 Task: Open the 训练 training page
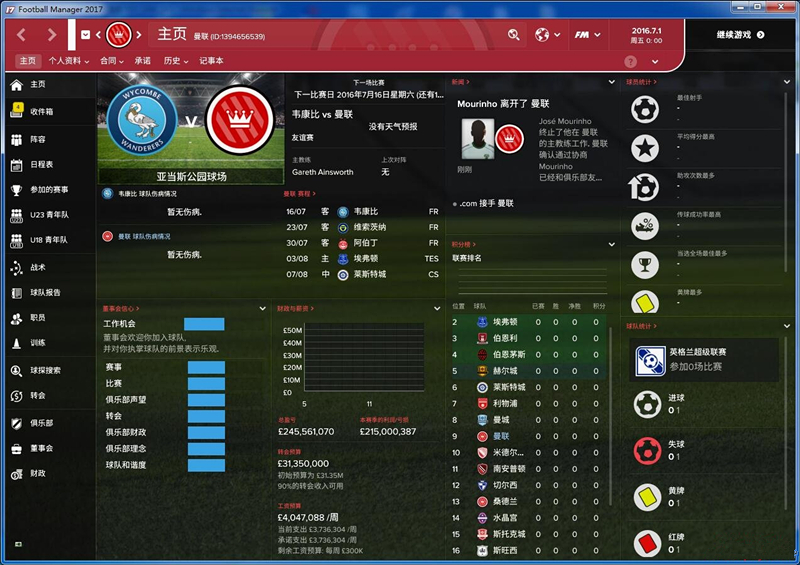pyautogui.click(x=37, y=343)
